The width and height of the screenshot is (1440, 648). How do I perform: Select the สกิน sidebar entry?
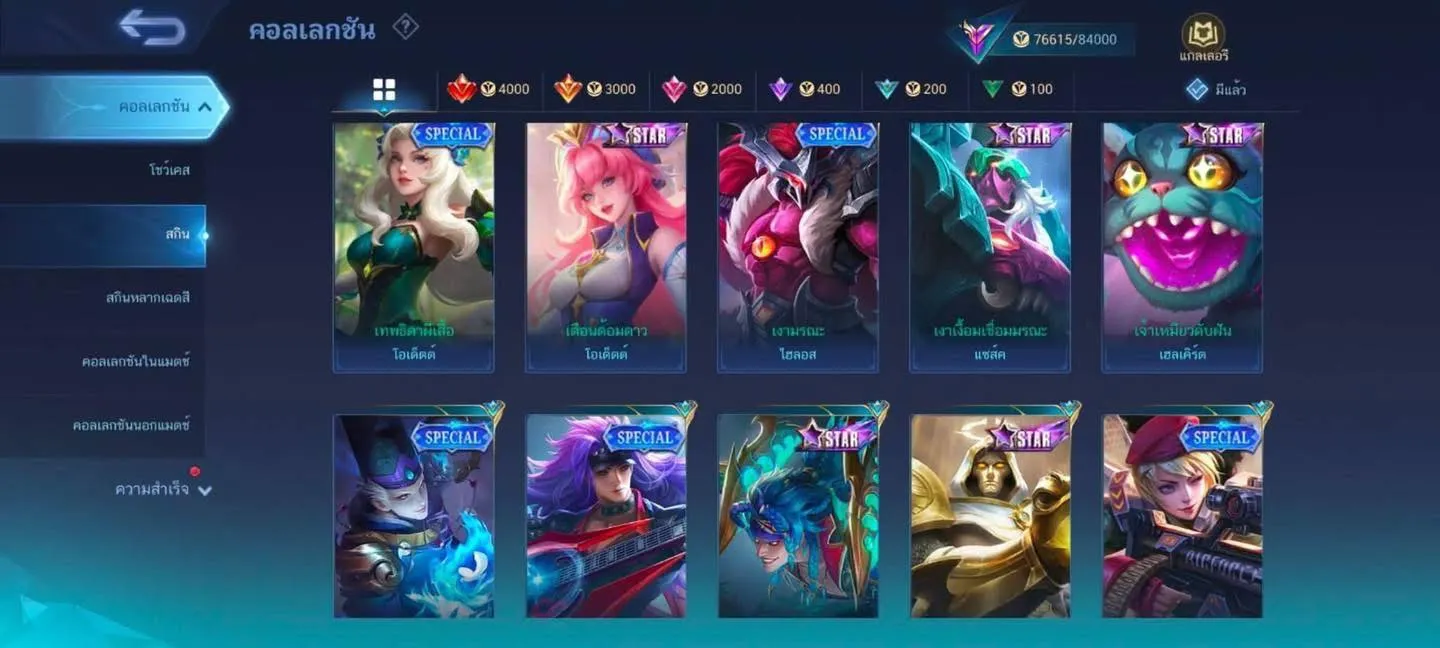(x=176, y=234)
